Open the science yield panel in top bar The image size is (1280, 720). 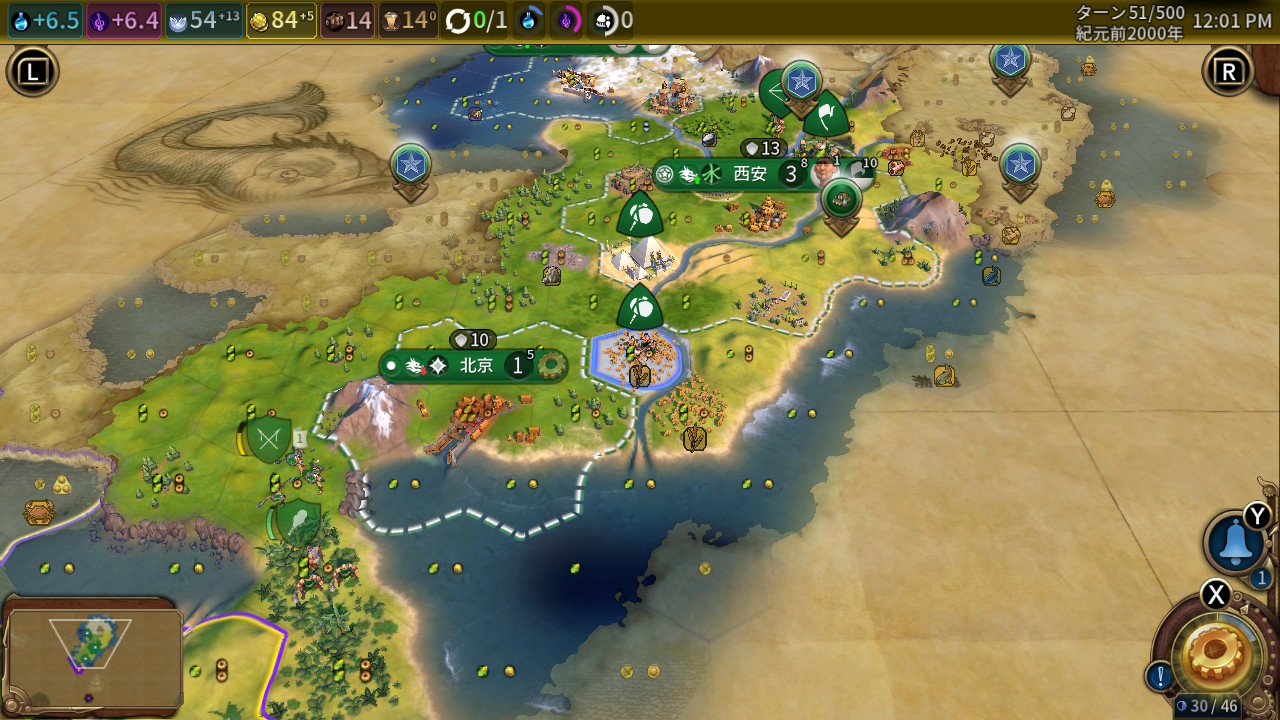coord(44,21)
